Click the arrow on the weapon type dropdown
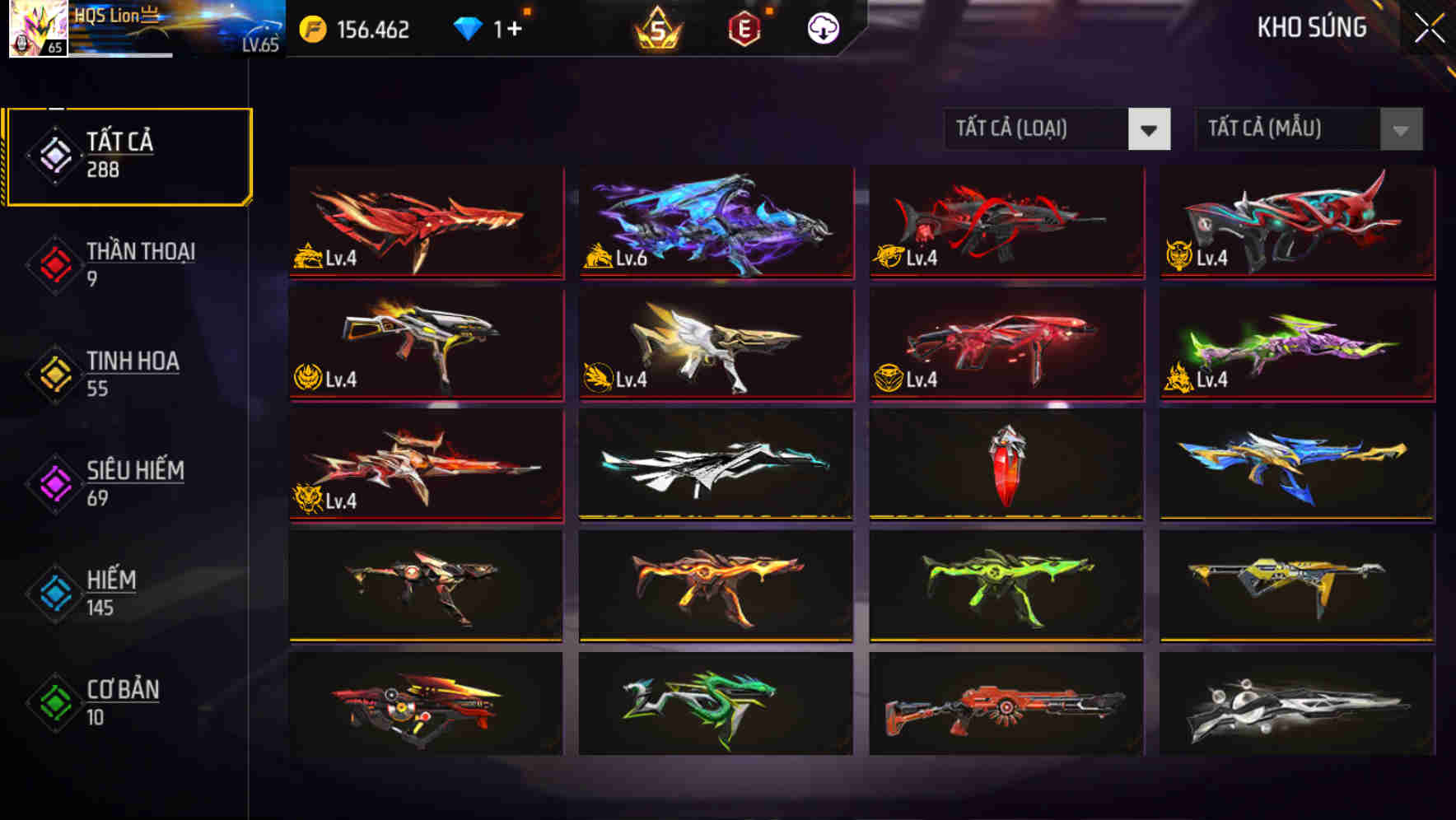The image size is (1456, 820). [1150, 129]
